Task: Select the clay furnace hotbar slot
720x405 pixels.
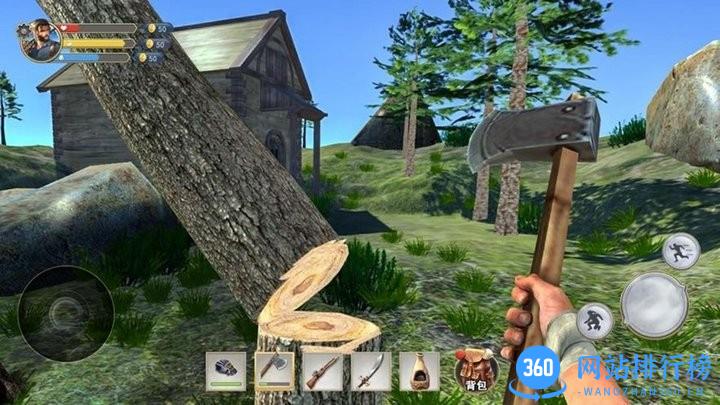Action: click(x=419, y=371)
